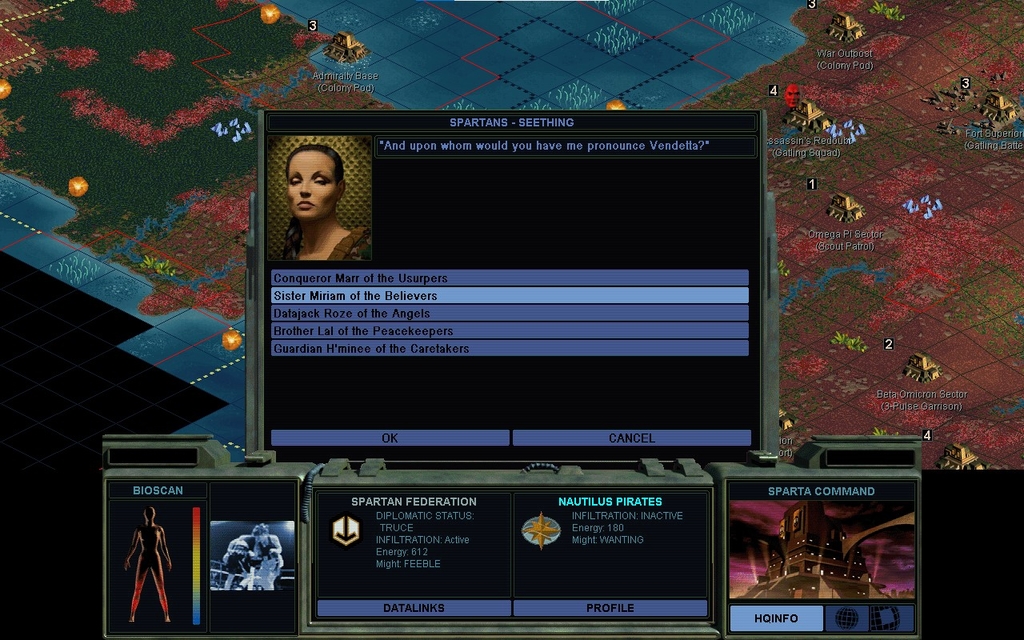1024x640 pixels.
Task: Click the Bioscan video thumbnail
Action: 252,555
